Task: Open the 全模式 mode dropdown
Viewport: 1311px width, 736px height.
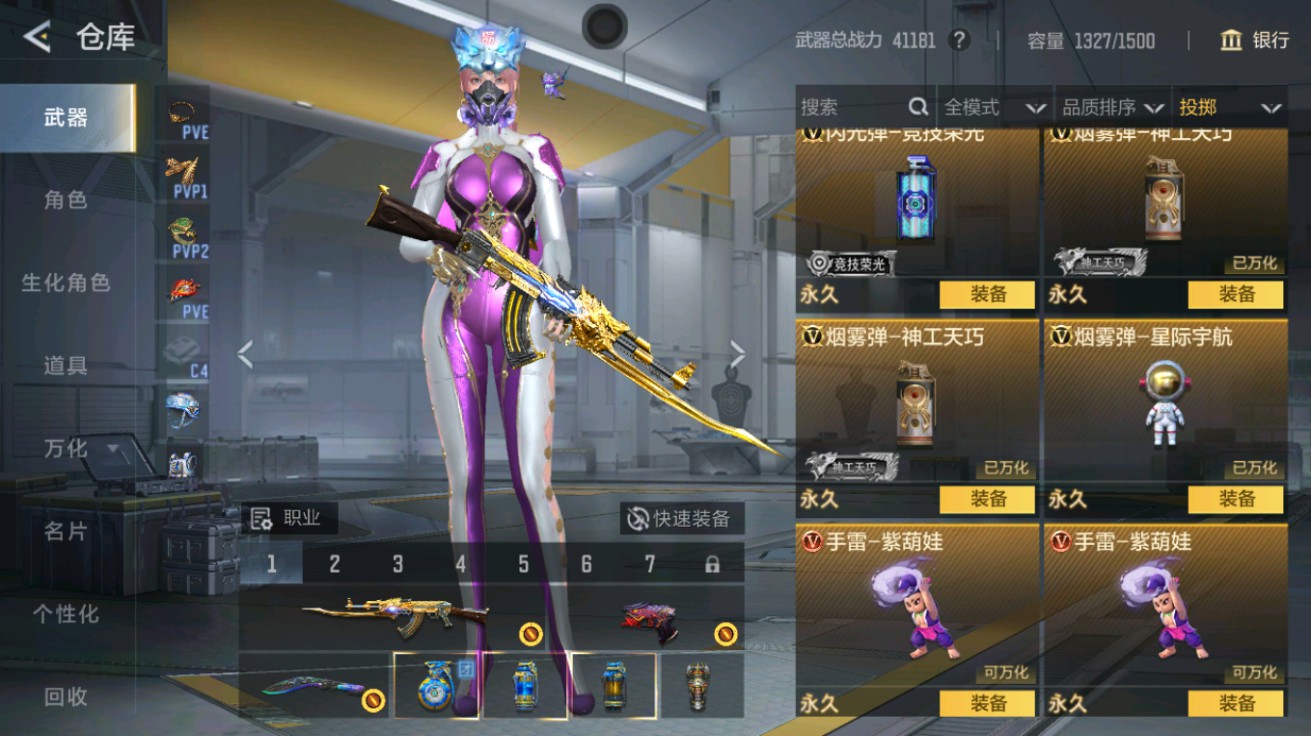Action: click(x=994, y=107)
